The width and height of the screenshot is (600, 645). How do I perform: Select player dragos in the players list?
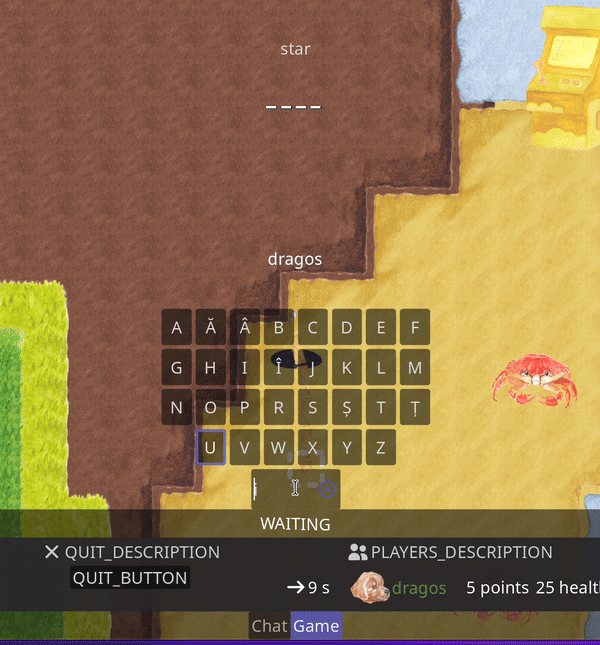pyautogui.click(x=418, y=587)
